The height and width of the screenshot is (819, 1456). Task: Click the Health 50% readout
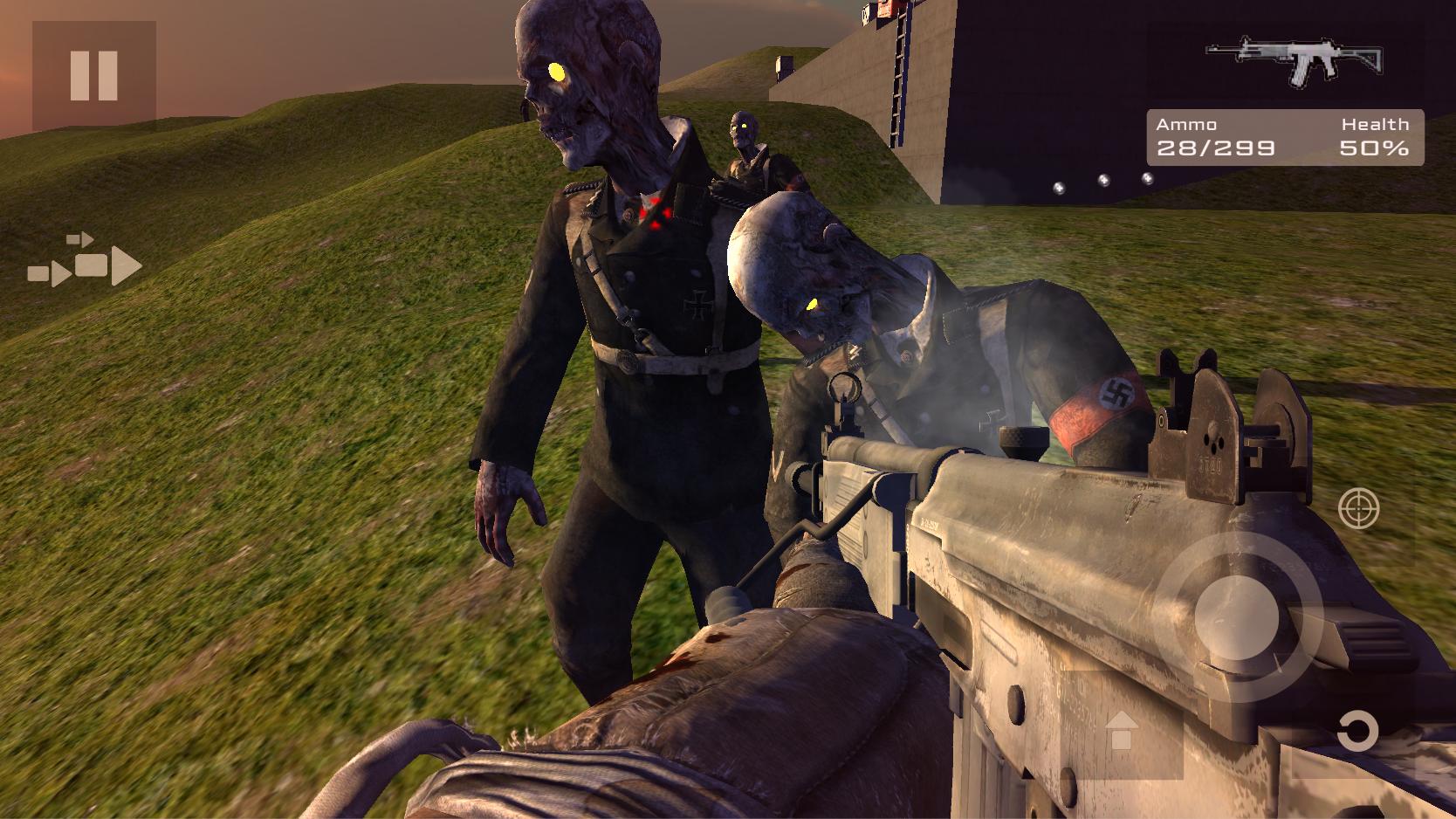(x=1377, y=138)
